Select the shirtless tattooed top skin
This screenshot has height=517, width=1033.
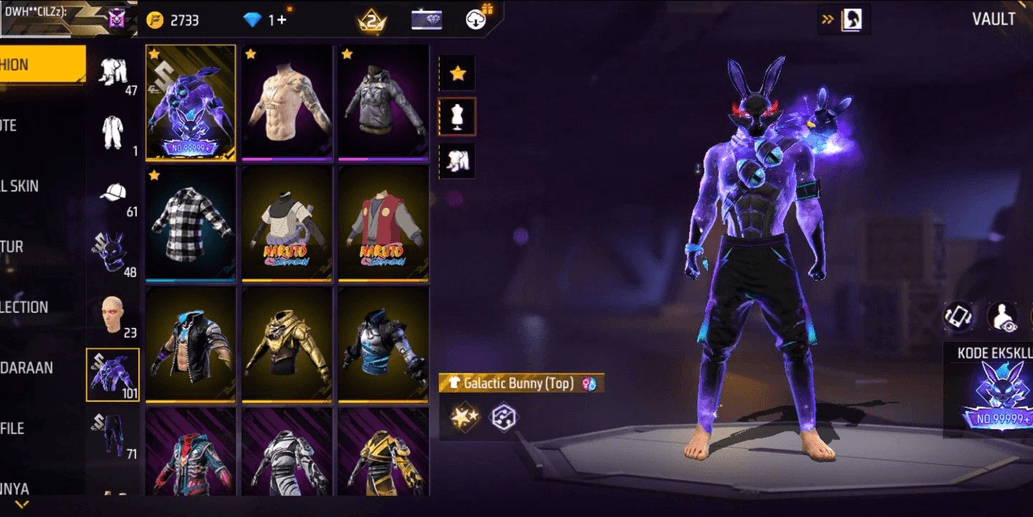click(287, 103)
